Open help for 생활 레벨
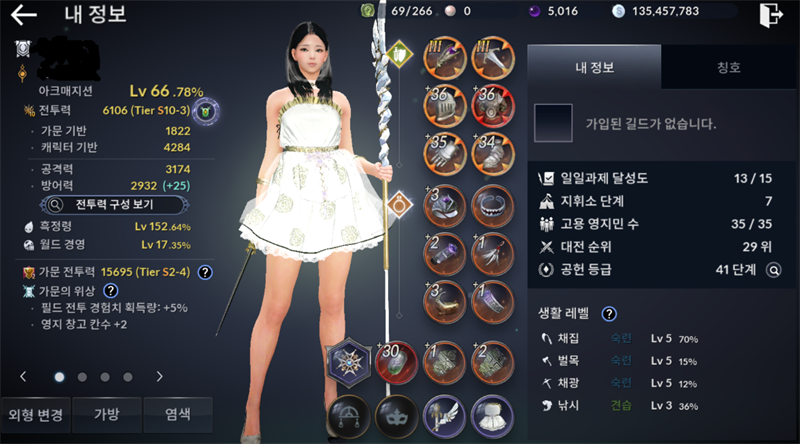The image size is (800, 444). pyautogui.click(x=608, y=314)
